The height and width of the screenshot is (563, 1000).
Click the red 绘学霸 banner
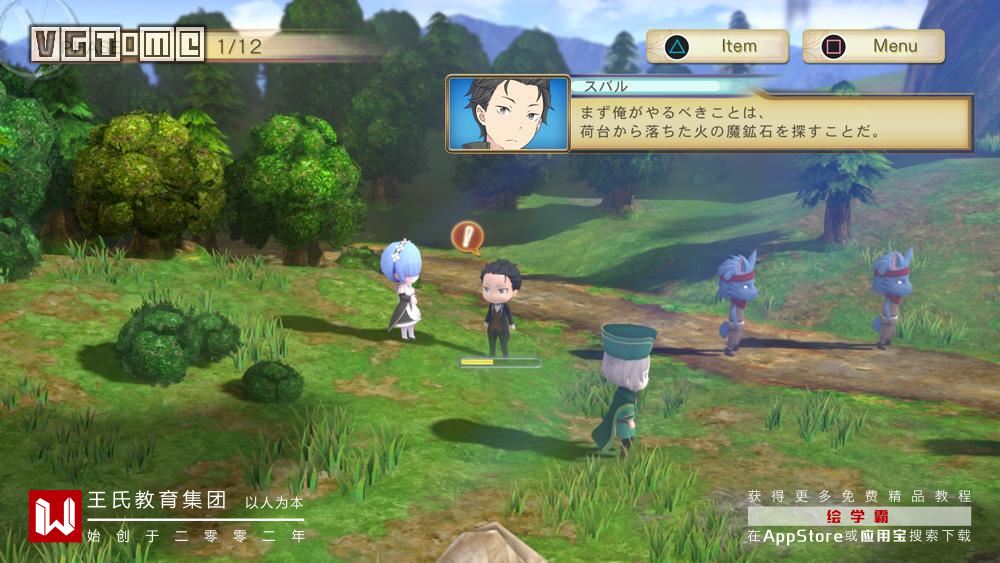click(x=859, y=516)
